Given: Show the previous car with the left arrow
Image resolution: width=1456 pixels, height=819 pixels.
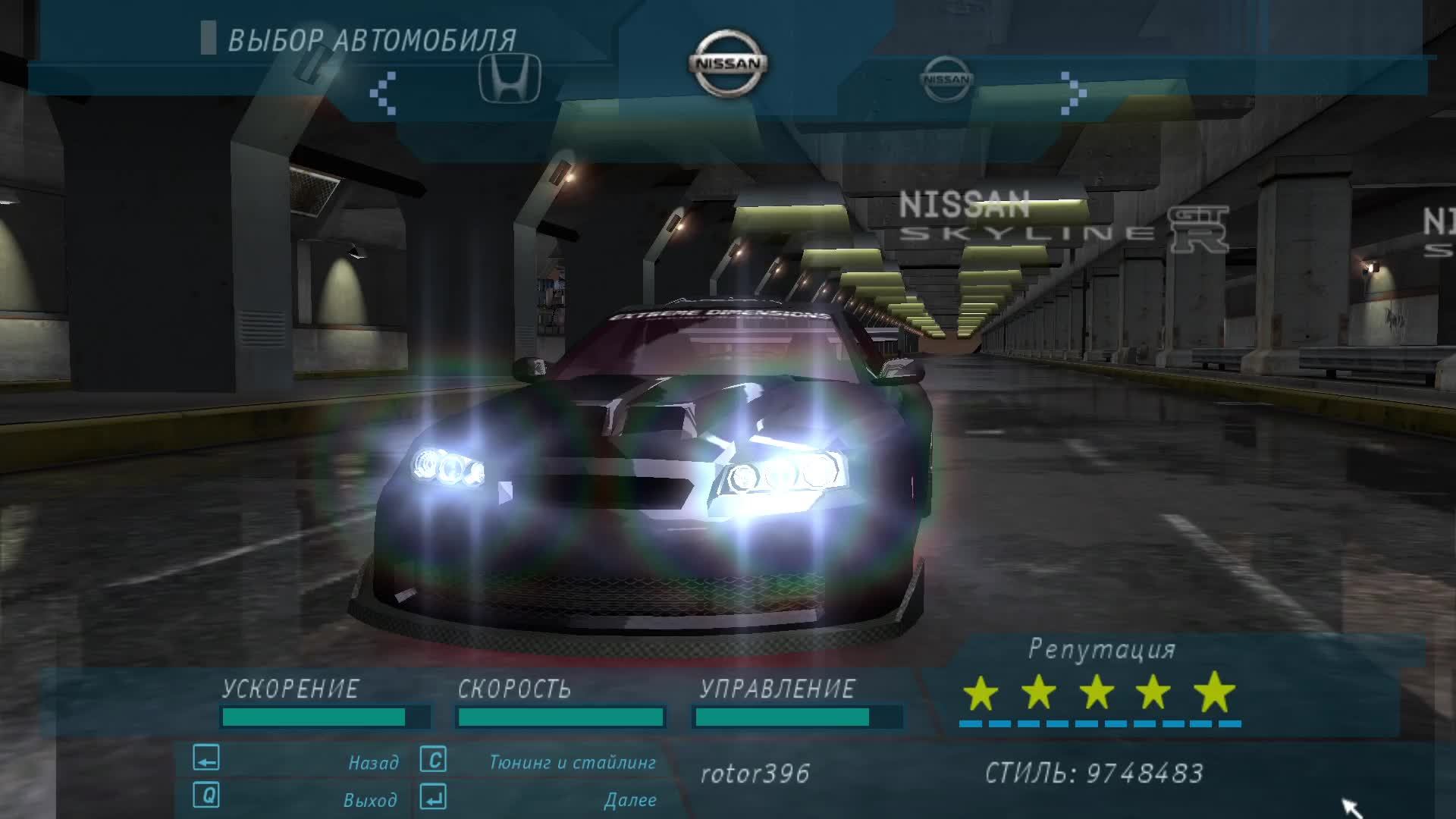Looking at the screenshot, I should tap(383, 93).
